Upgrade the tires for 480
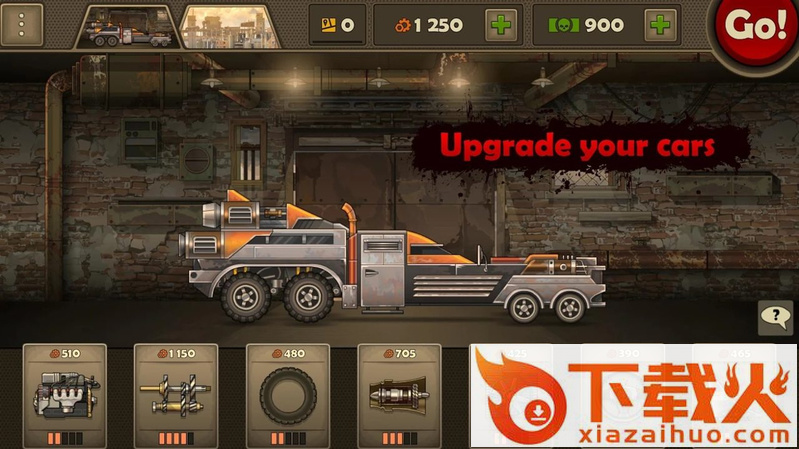The image size is (799, 449). pos(287,394)
